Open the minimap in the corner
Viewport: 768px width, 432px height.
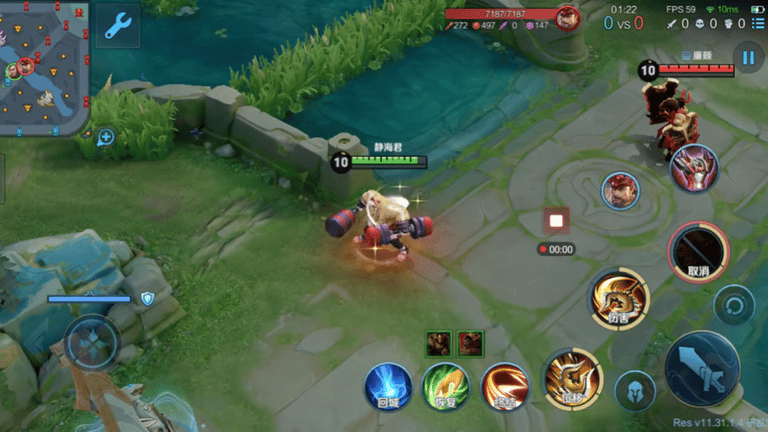point(45,67)
